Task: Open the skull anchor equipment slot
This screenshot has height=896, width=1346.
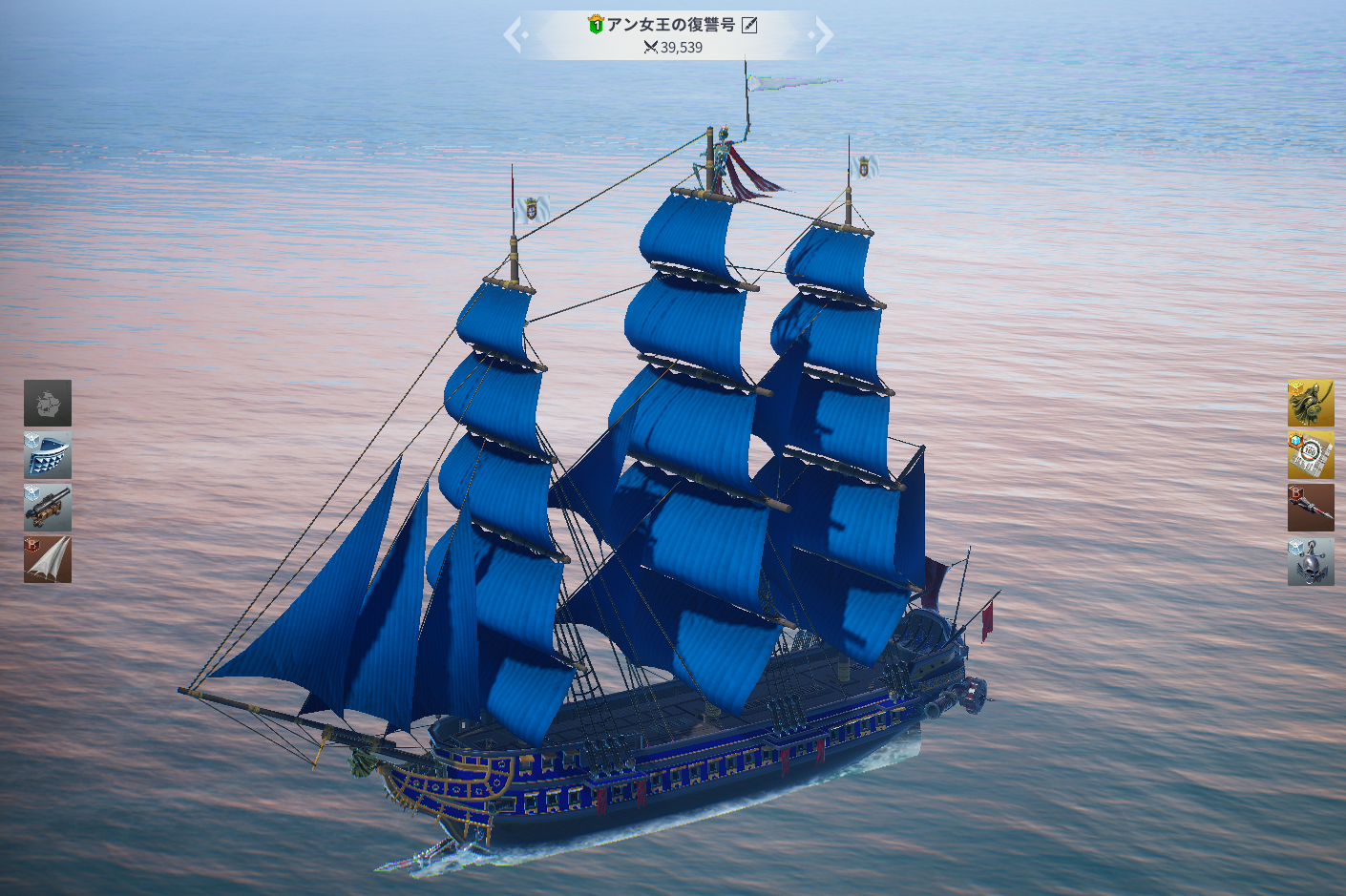Action: (1311, 561)
